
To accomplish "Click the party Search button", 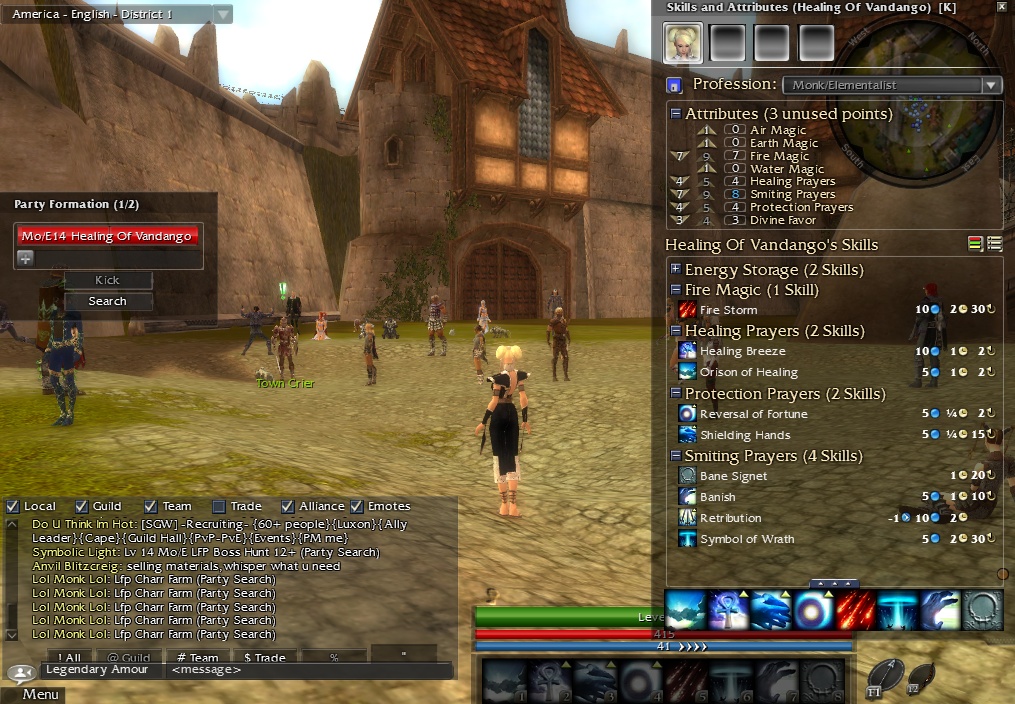I will [107, 301].
